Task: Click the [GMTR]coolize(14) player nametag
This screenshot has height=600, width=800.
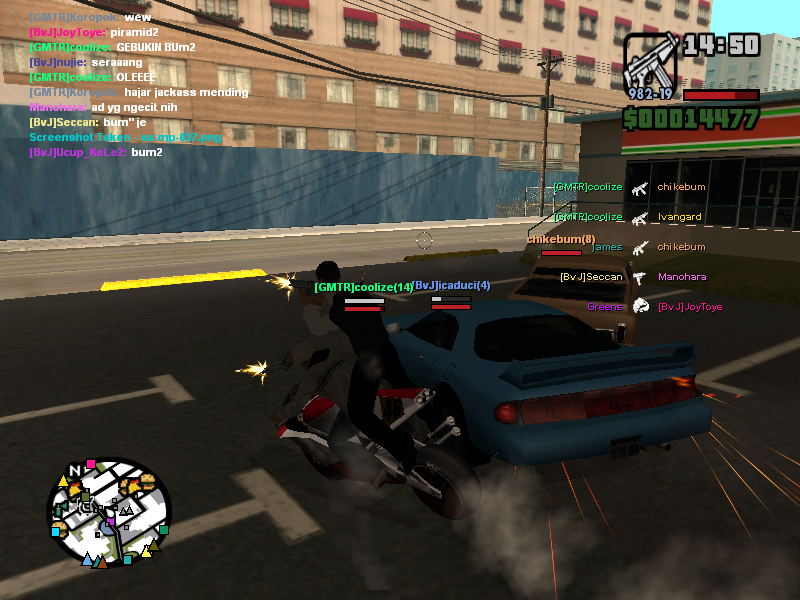Action: tap(363, 287)
